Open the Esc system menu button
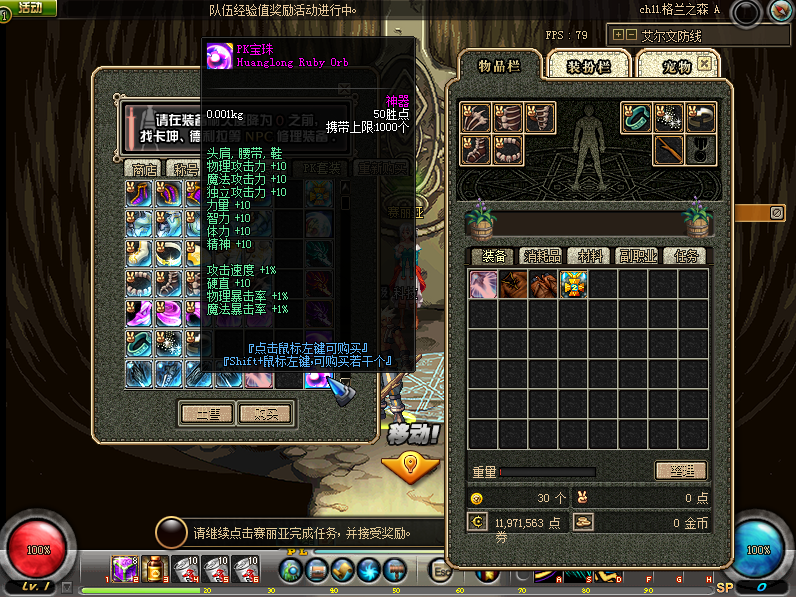The height and width of the screenshot is (597, 796). (x=440, y=570)
